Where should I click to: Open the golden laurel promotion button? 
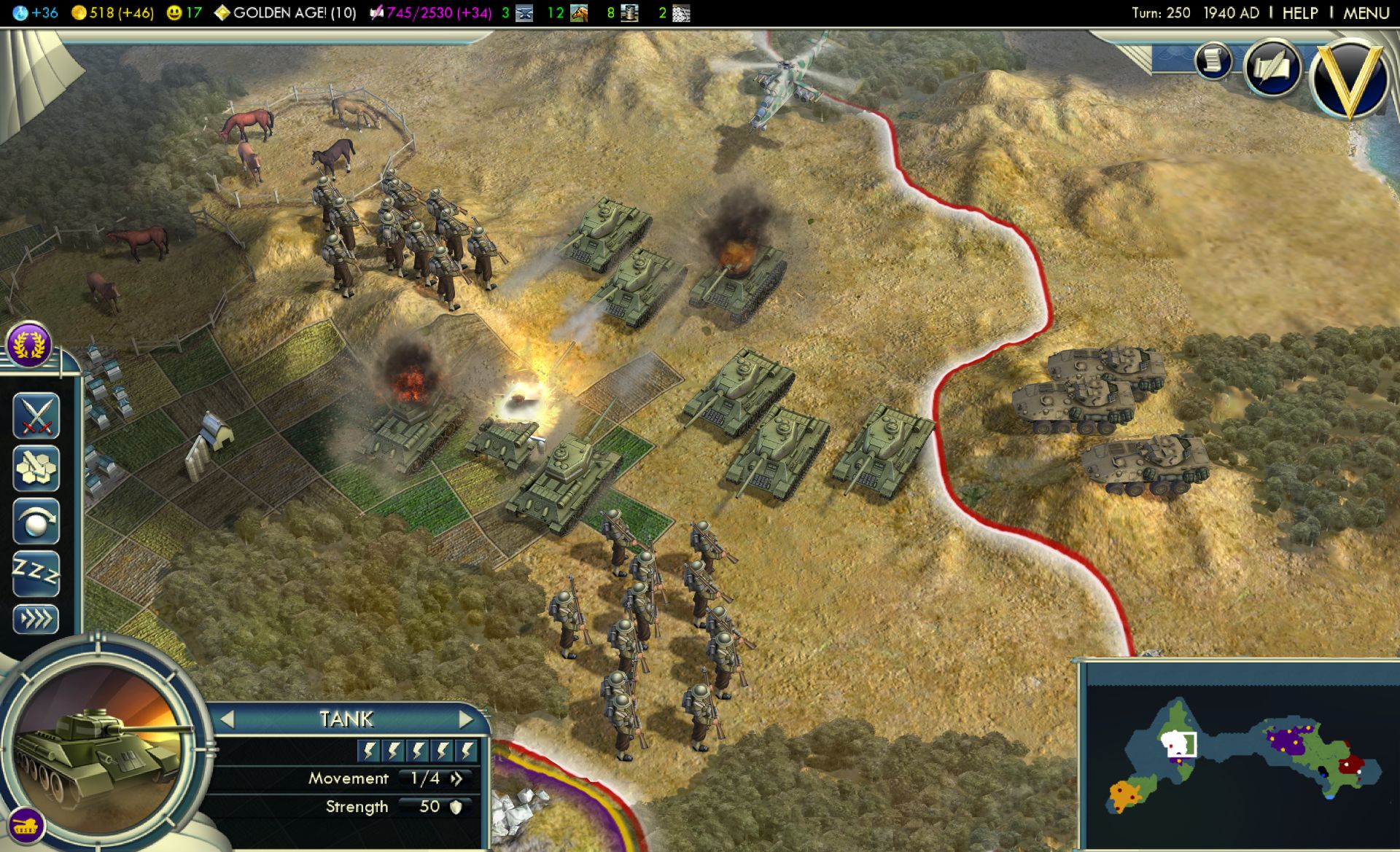[29, 344]
